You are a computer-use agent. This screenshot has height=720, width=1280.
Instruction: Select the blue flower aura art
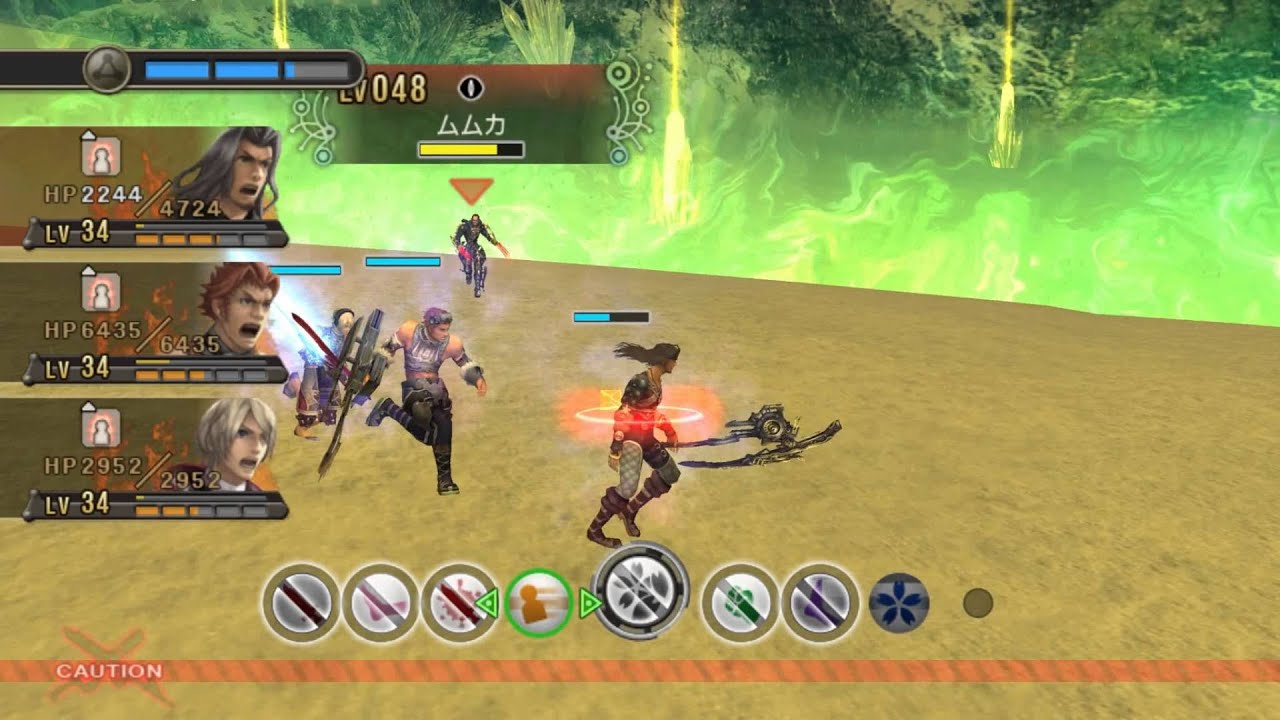pos(899,603)
